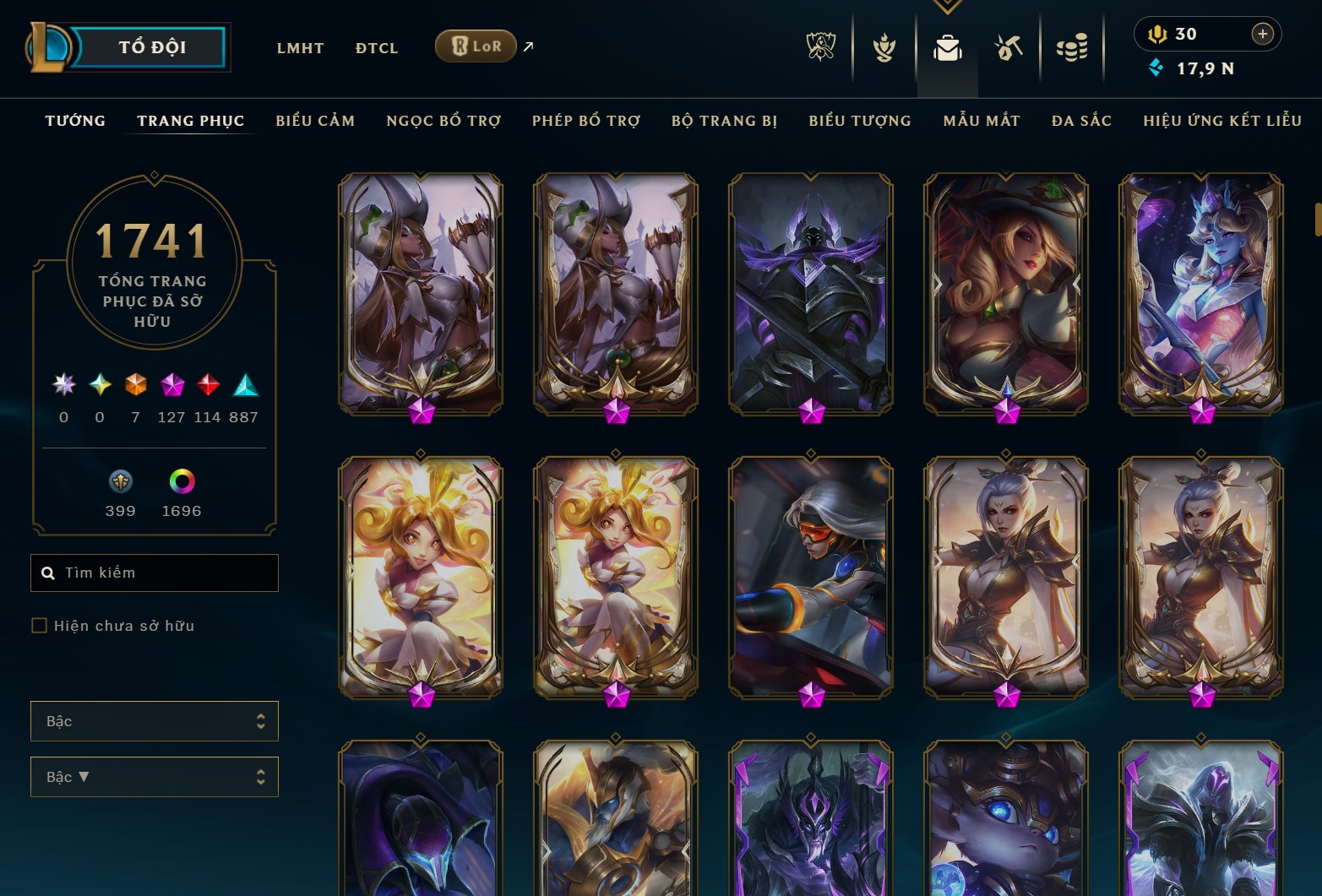
Task: Open the BIỂU CẢM tab
Action: [315, 121]
